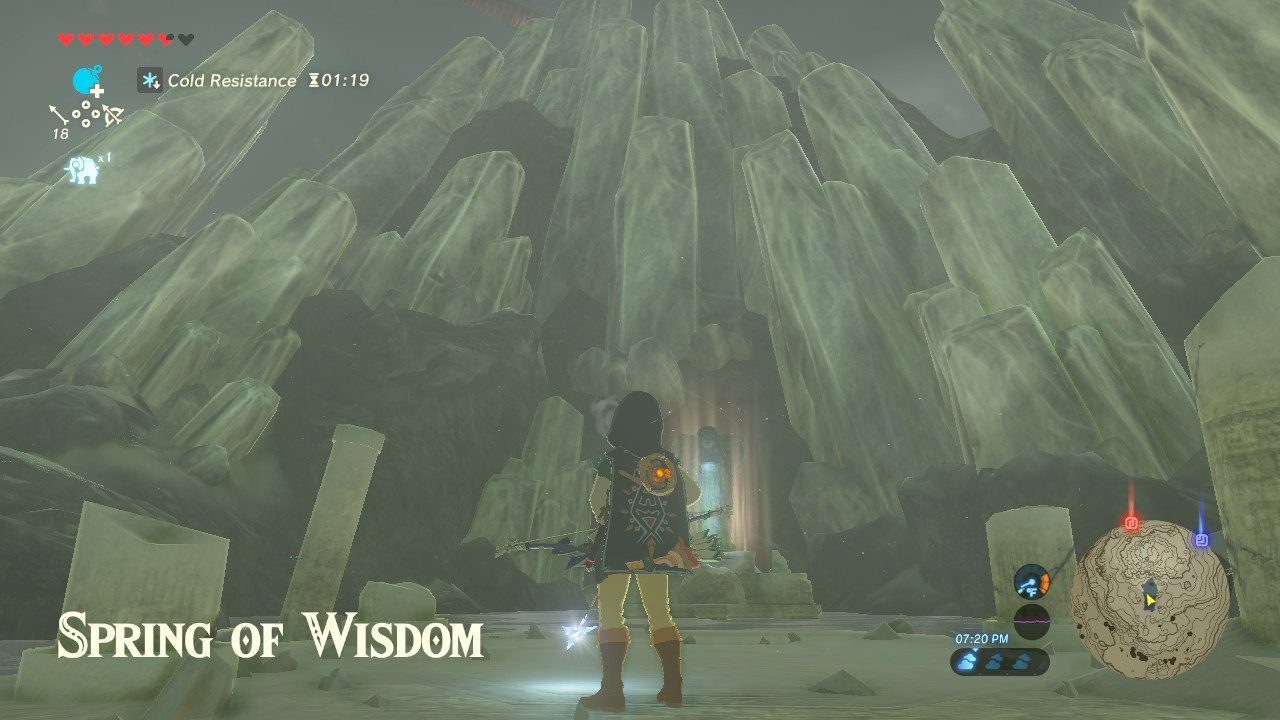Click the temperature gauge icon

[x=1031, y=582]
